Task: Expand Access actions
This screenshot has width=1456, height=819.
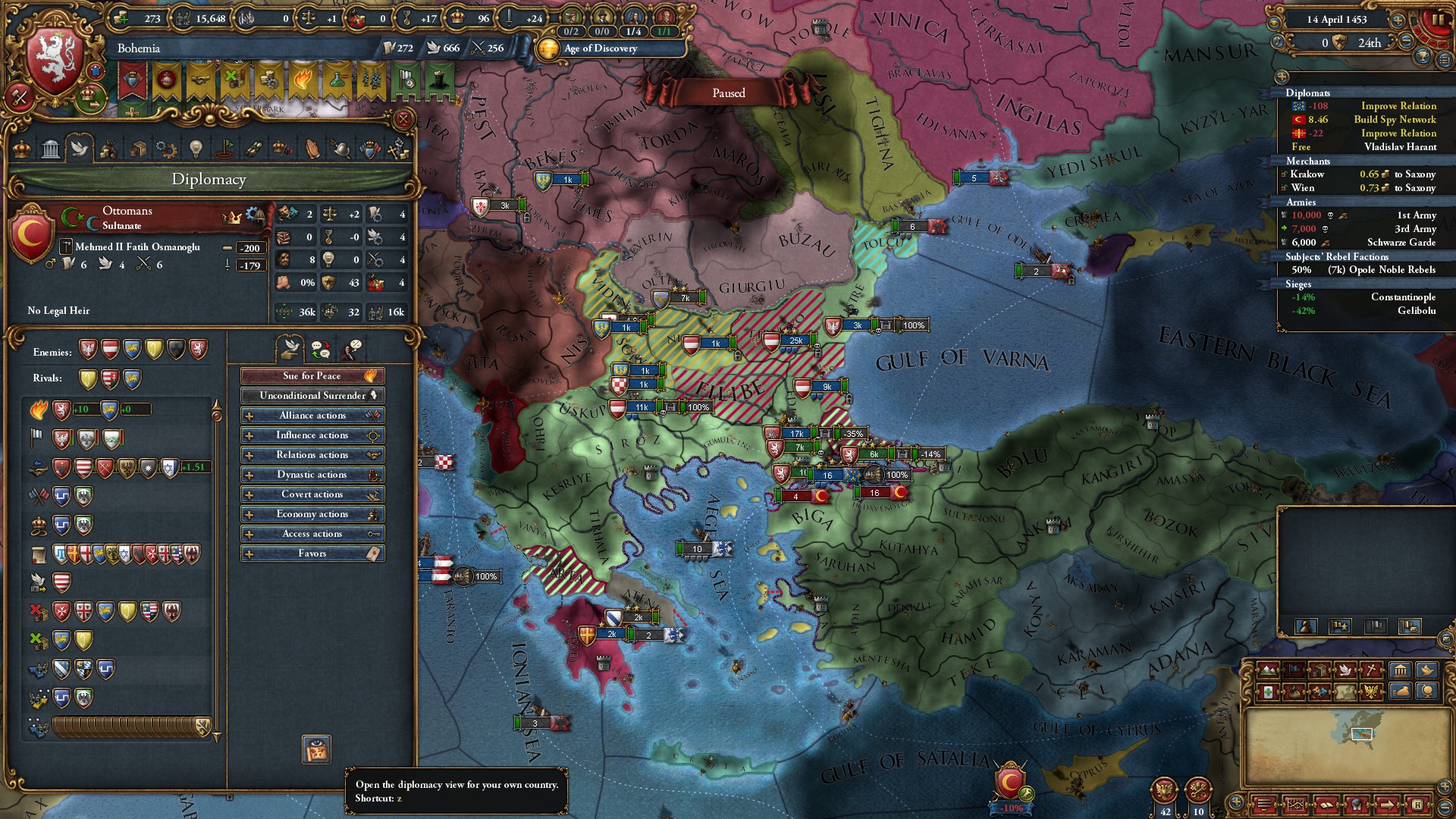Action: pyautogui.click(x=312, y=534)
